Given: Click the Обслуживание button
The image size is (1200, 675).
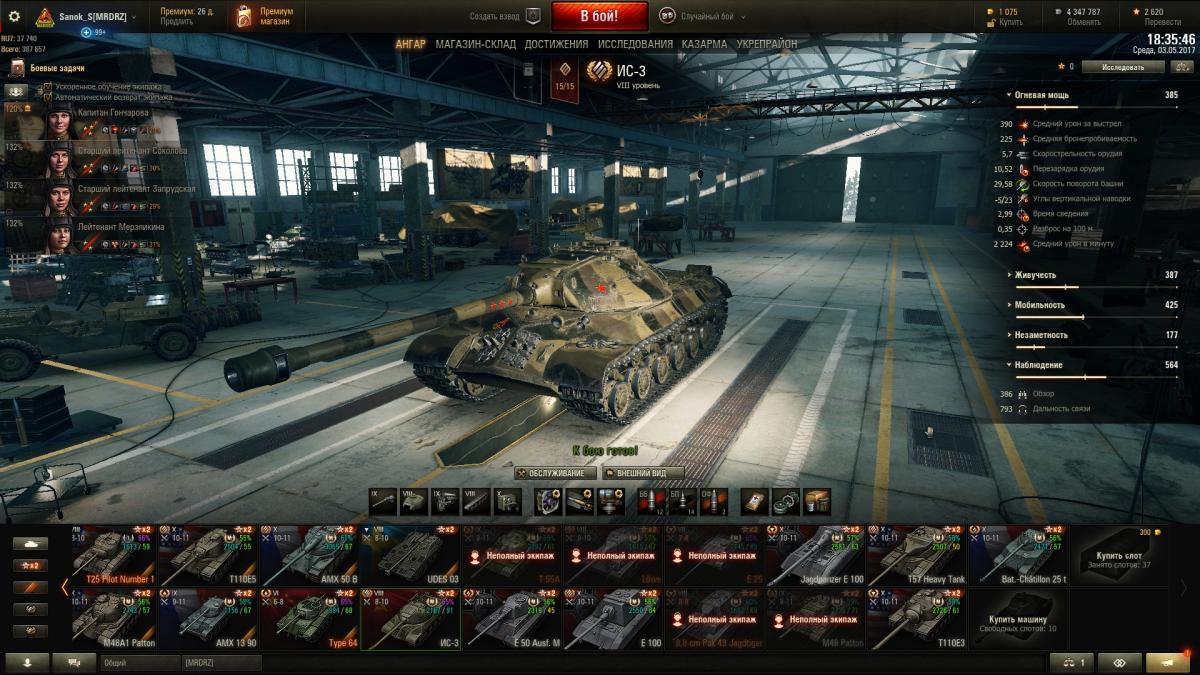Looking at the screenshot, I should [x=556, y=473].
